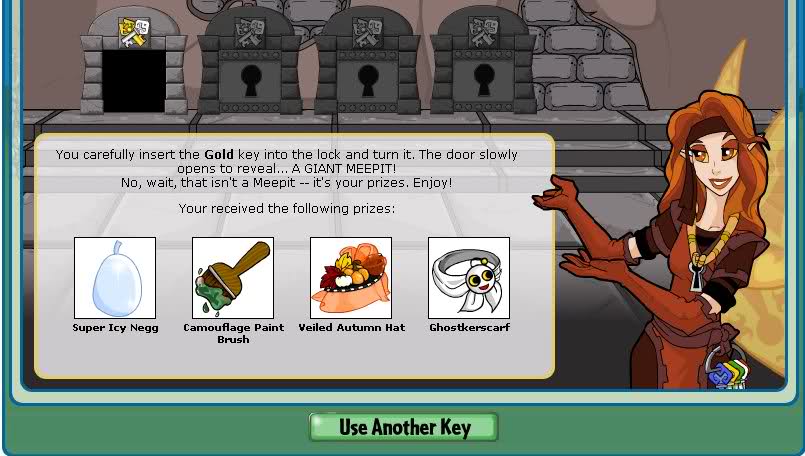The height and width of the screenshot is (456, 805).
Task: Pick the Veiled Autumn Hat prize
Action: [351, 278]
